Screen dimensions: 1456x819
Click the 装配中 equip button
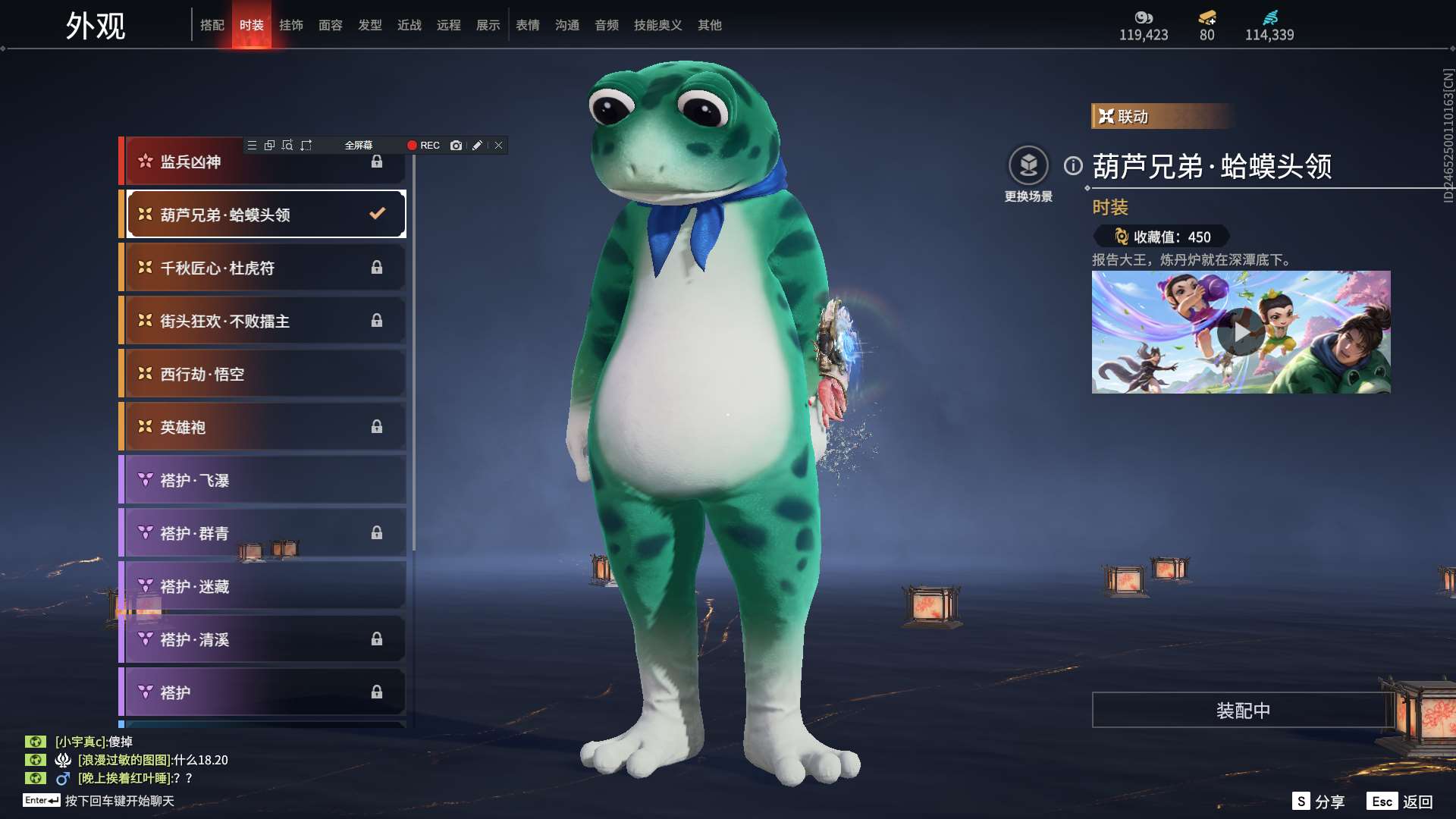1242,711
